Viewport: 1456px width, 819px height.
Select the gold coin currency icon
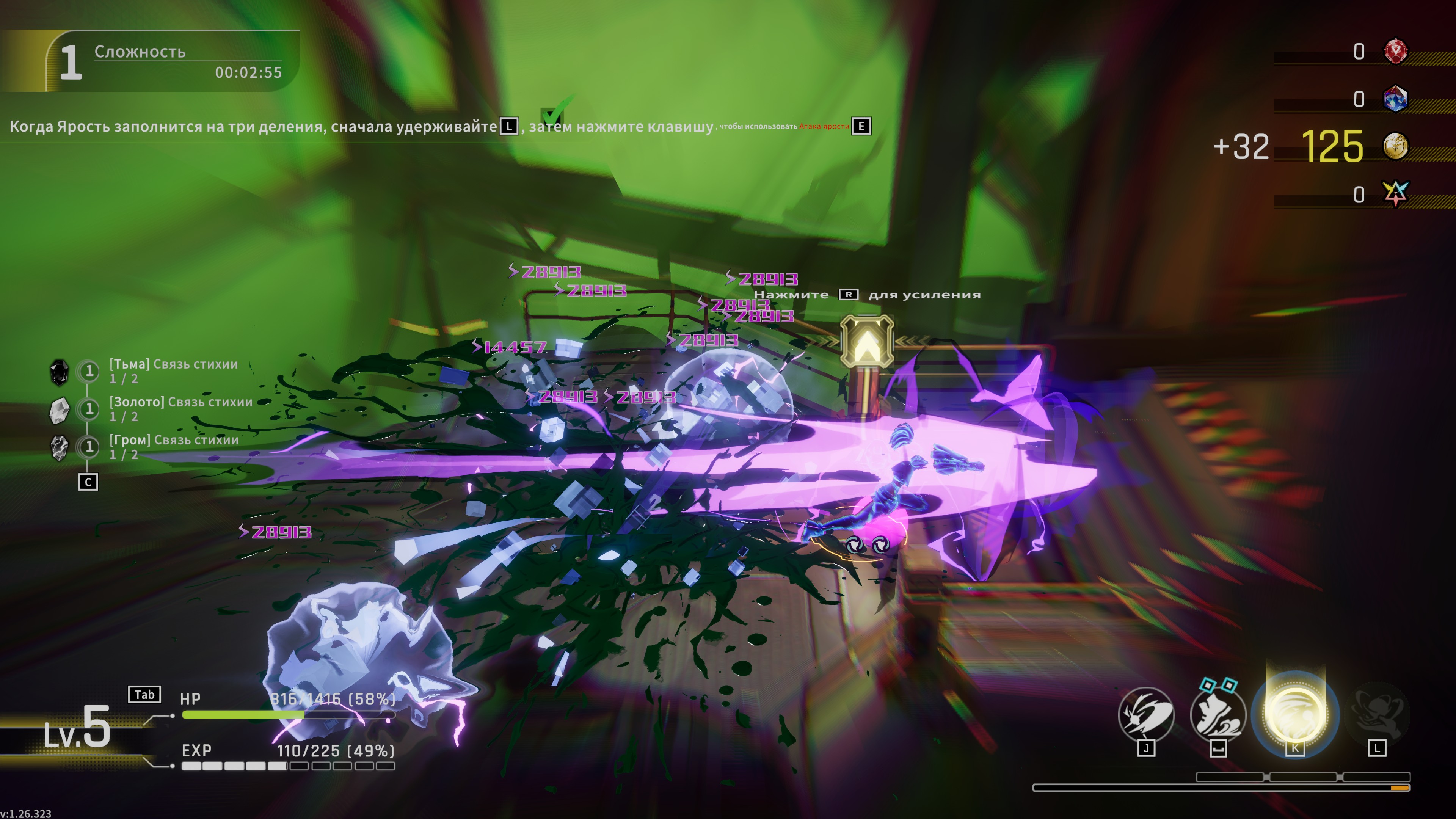pos(1395,146)
